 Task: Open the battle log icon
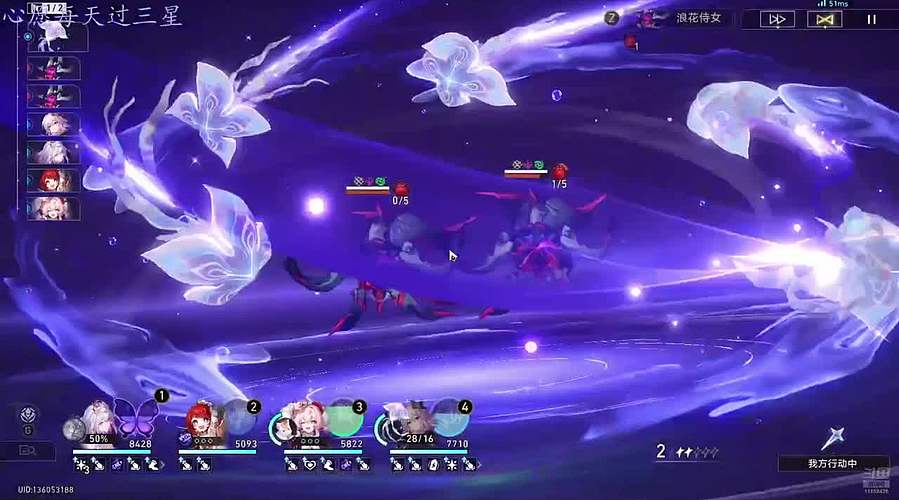pos(27,451)
